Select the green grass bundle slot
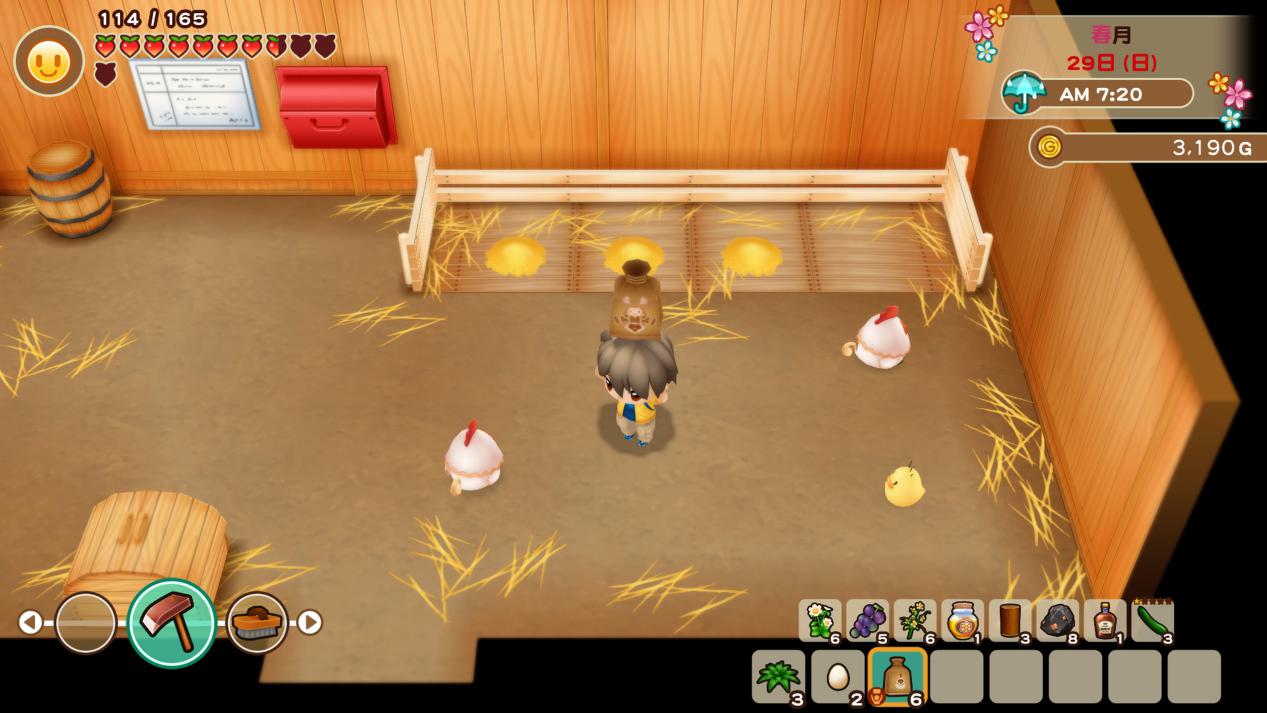This screenshot has height=713, width=1267. coord(778,677)
